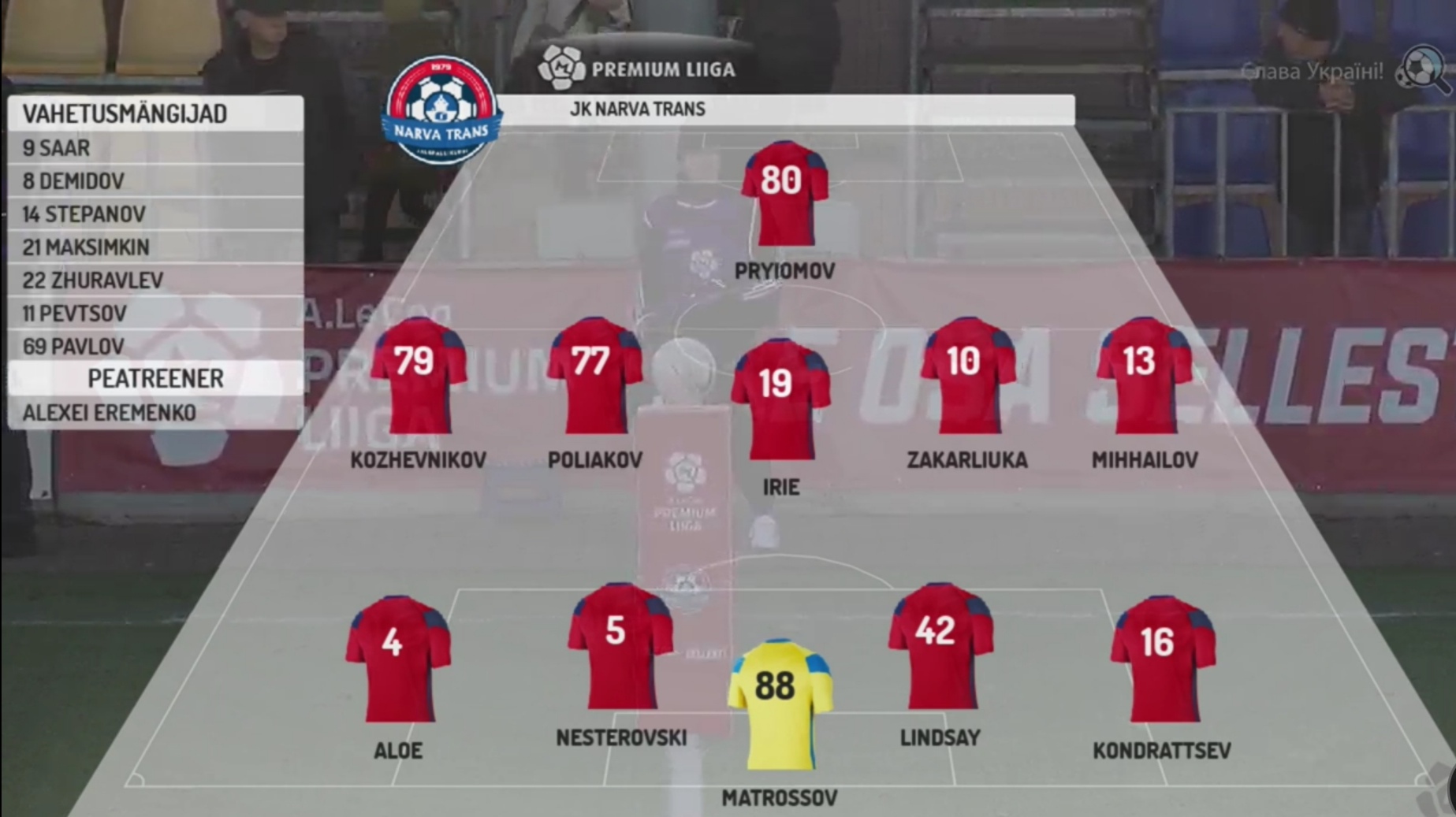
Task: Select substitute 69 Pavlov row
Action: pos(155,346)
